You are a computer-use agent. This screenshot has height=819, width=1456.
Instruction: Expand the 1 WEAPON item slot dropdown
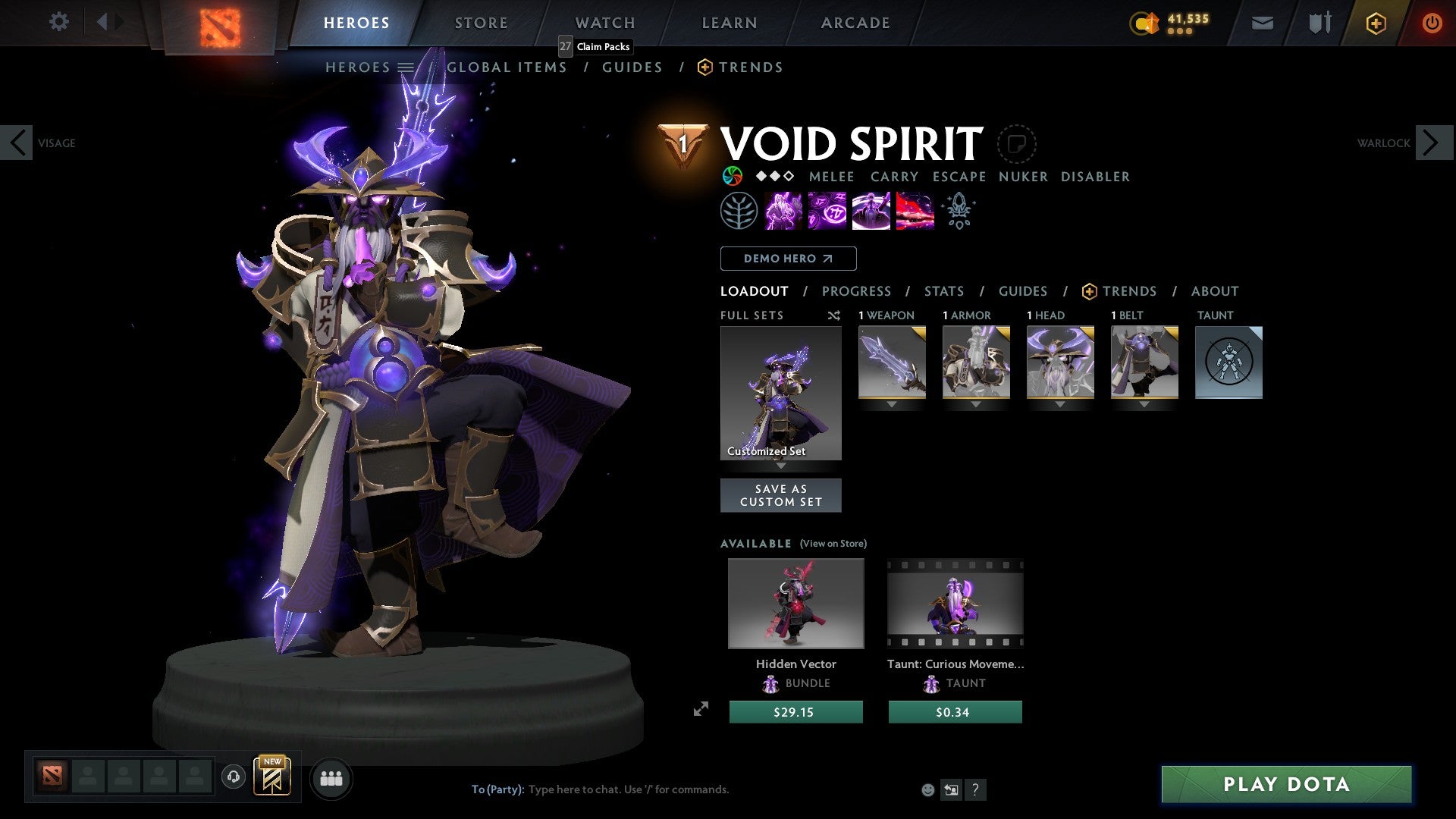[892, 404]
